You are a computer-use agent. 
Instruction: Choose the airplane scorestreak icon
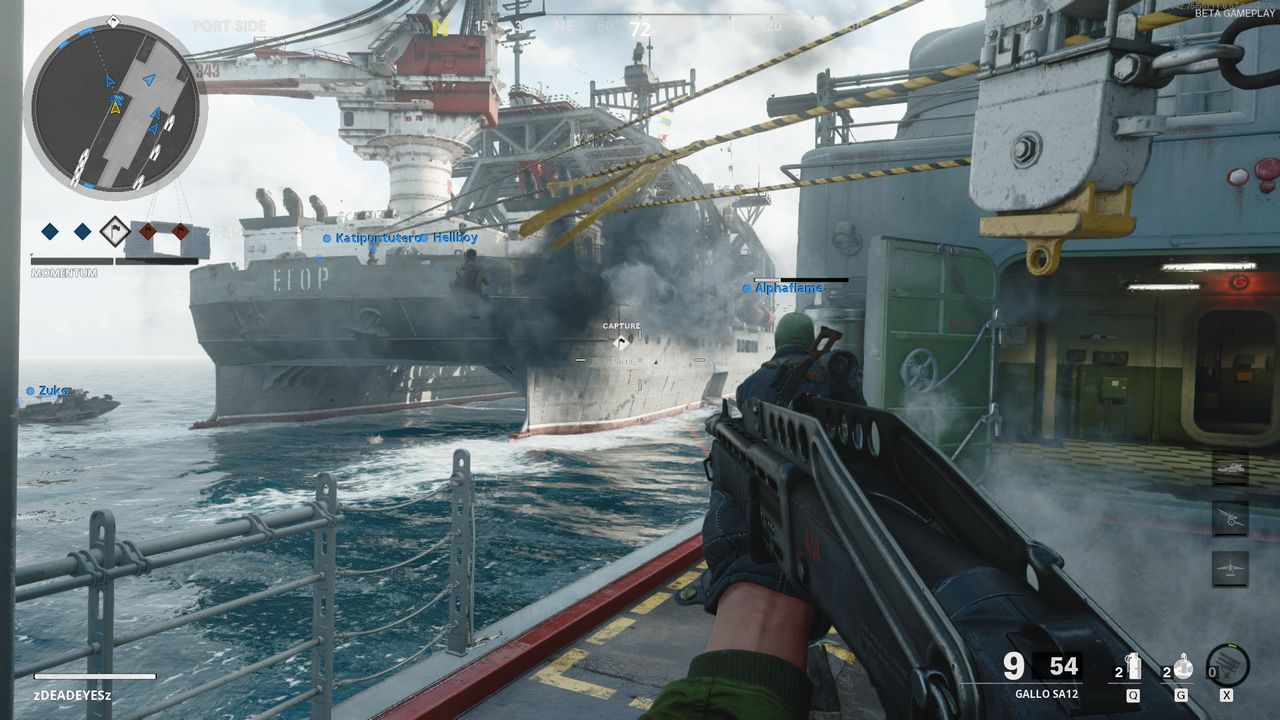1230,568
